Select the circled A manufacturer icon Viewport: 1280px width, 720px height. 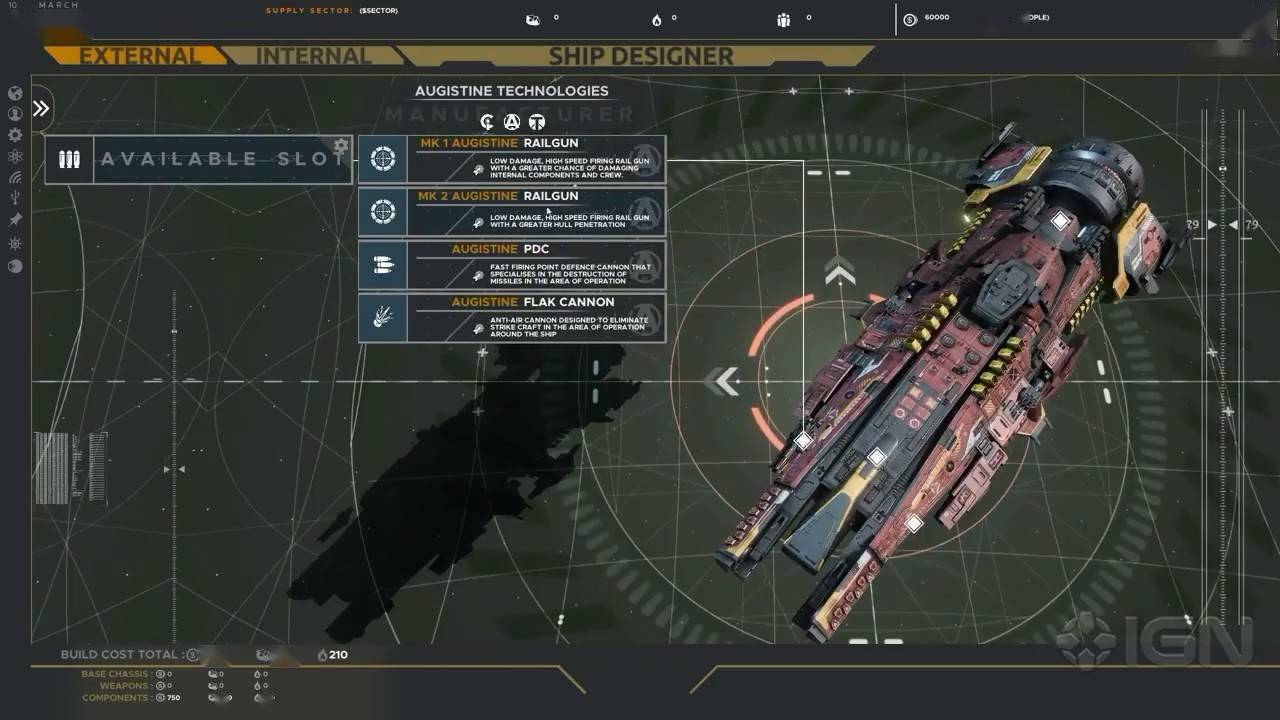512,123
